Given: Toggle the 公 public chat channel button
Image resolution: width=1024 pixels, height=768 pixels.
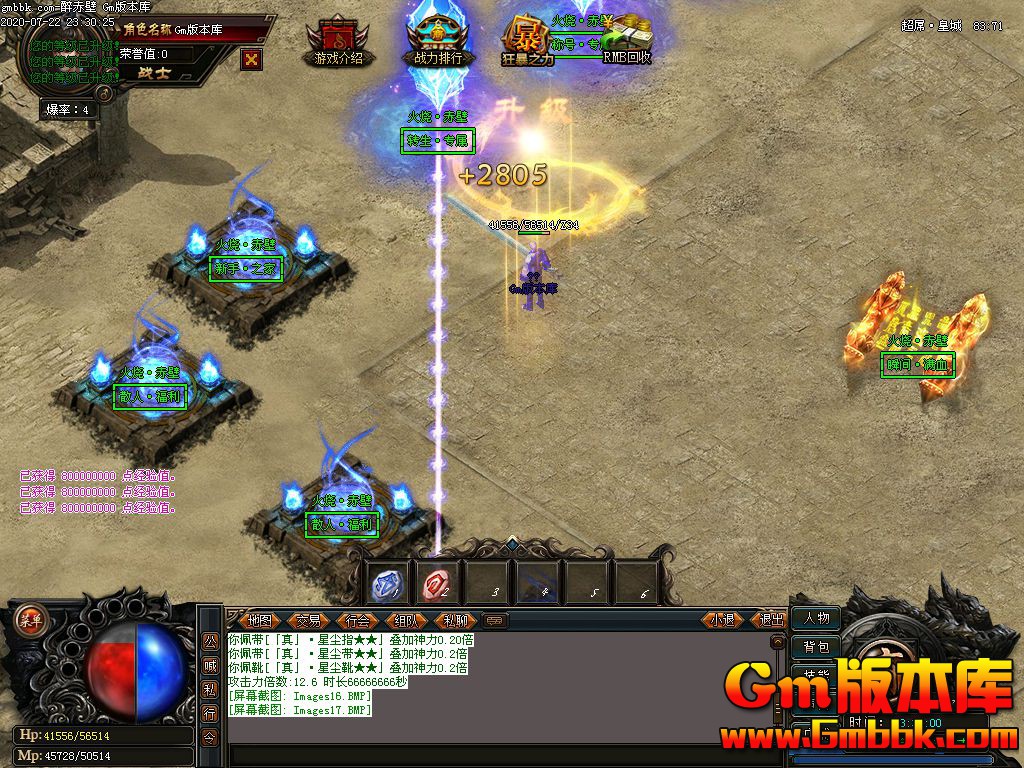Looking at the screenshot, I should [210, 640].
